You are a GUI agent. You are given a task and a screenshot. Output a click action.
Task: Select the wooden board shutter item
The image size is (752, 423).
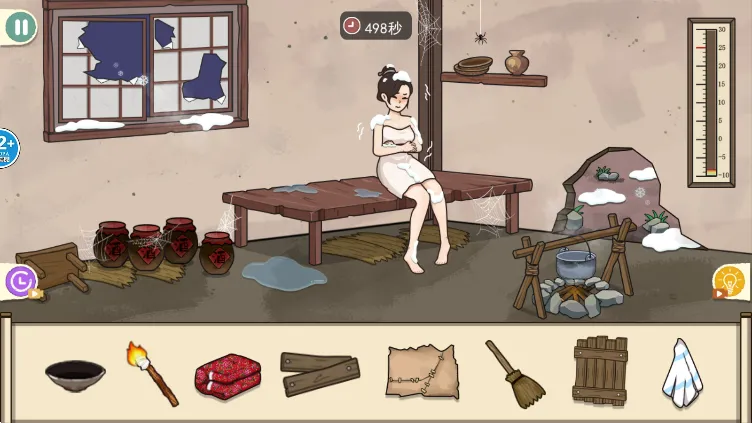600,371
